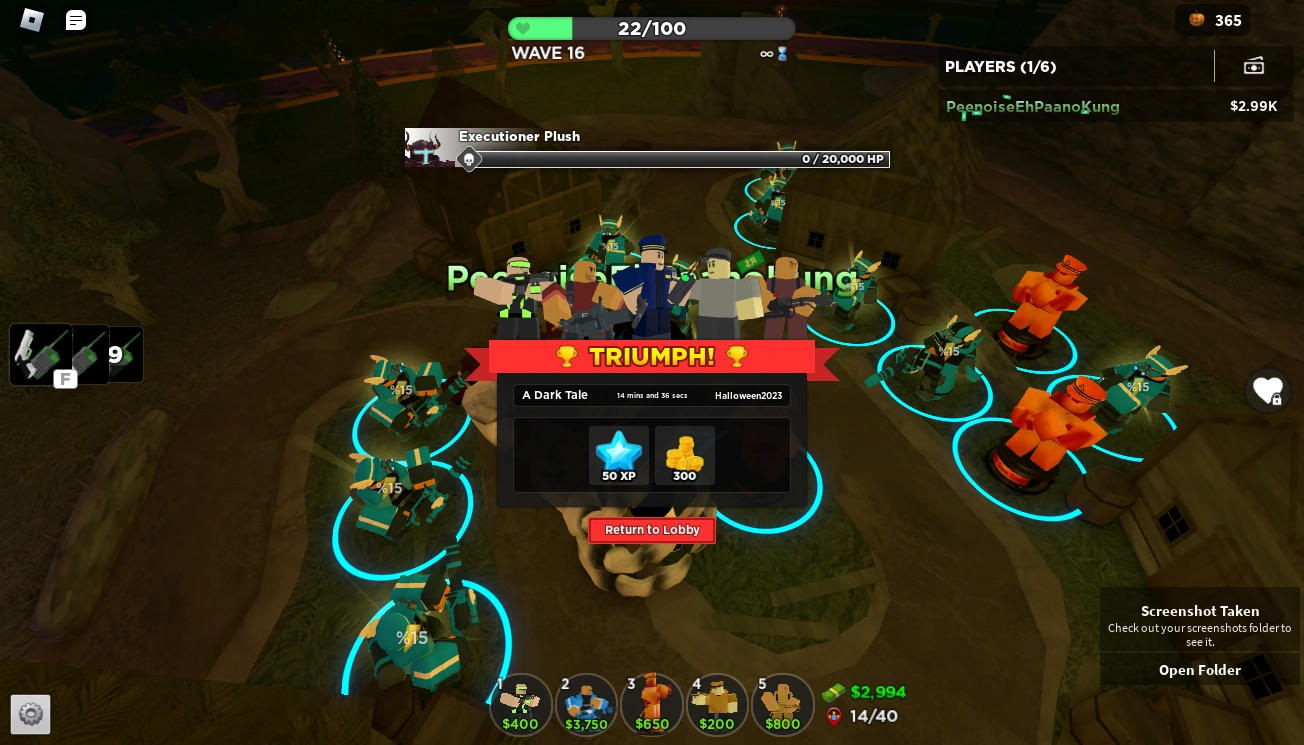Open the Roblox menu
This screenshot has width=1304, height=745.
coord(31,20)
